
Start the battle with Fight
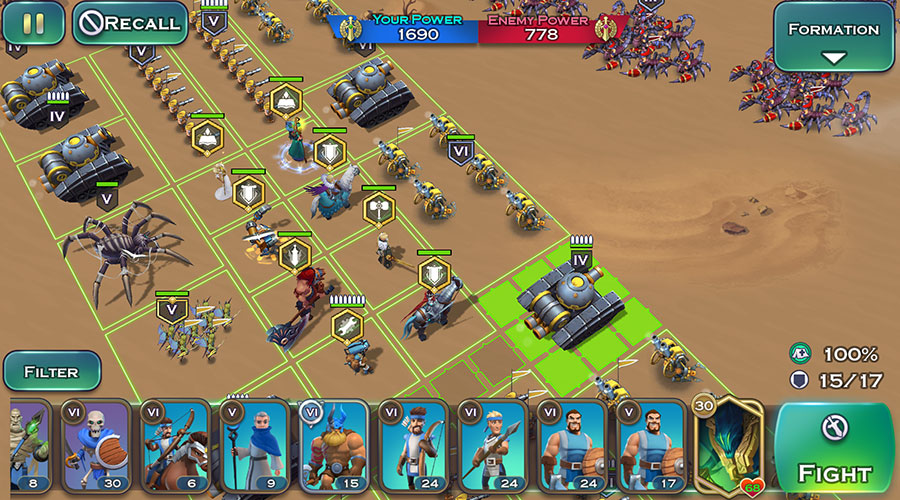click(834, 448)
